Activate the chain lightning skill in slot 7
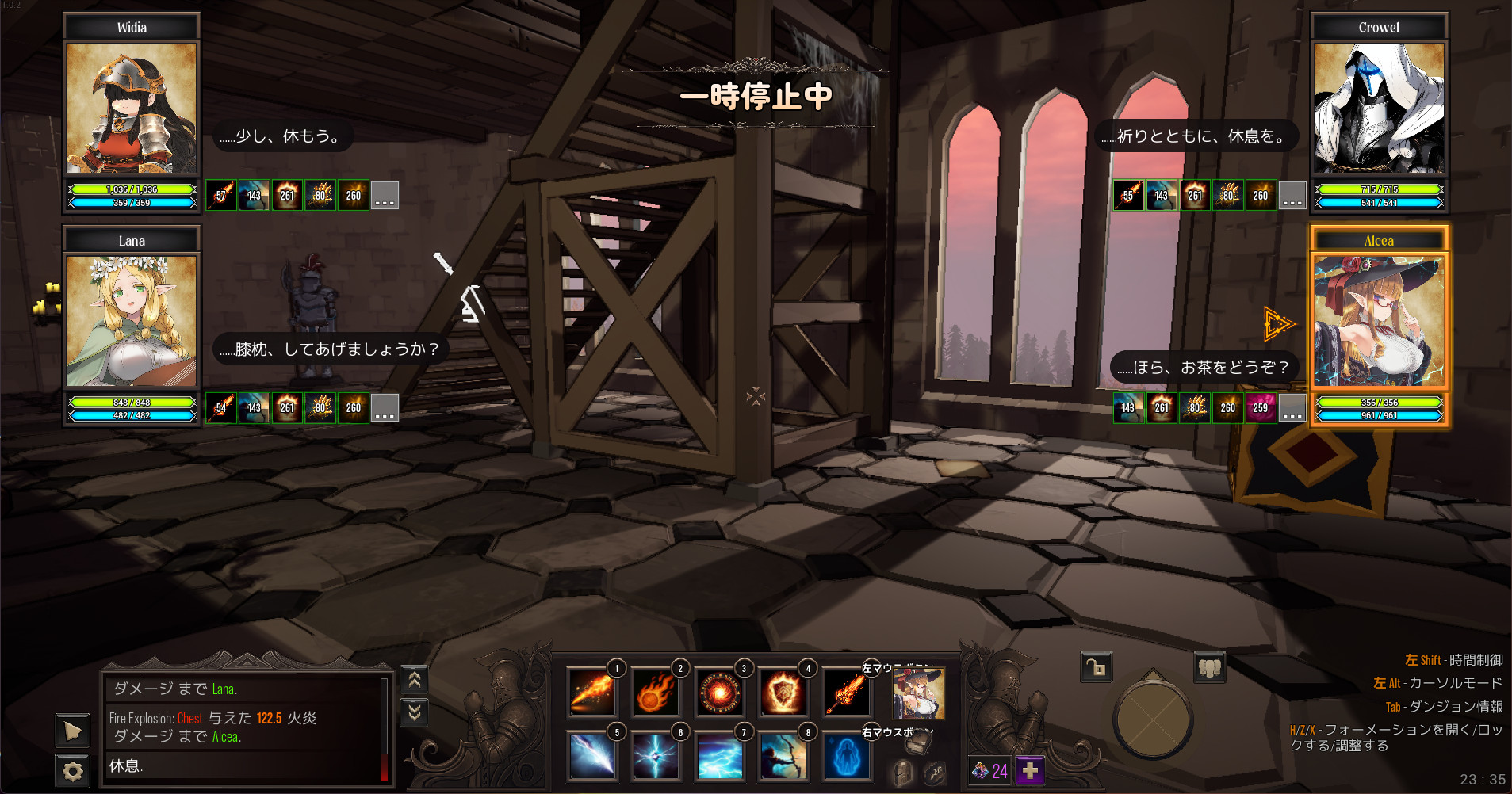The height and width of the screenshot is (794, 1512). click(719, 756)
